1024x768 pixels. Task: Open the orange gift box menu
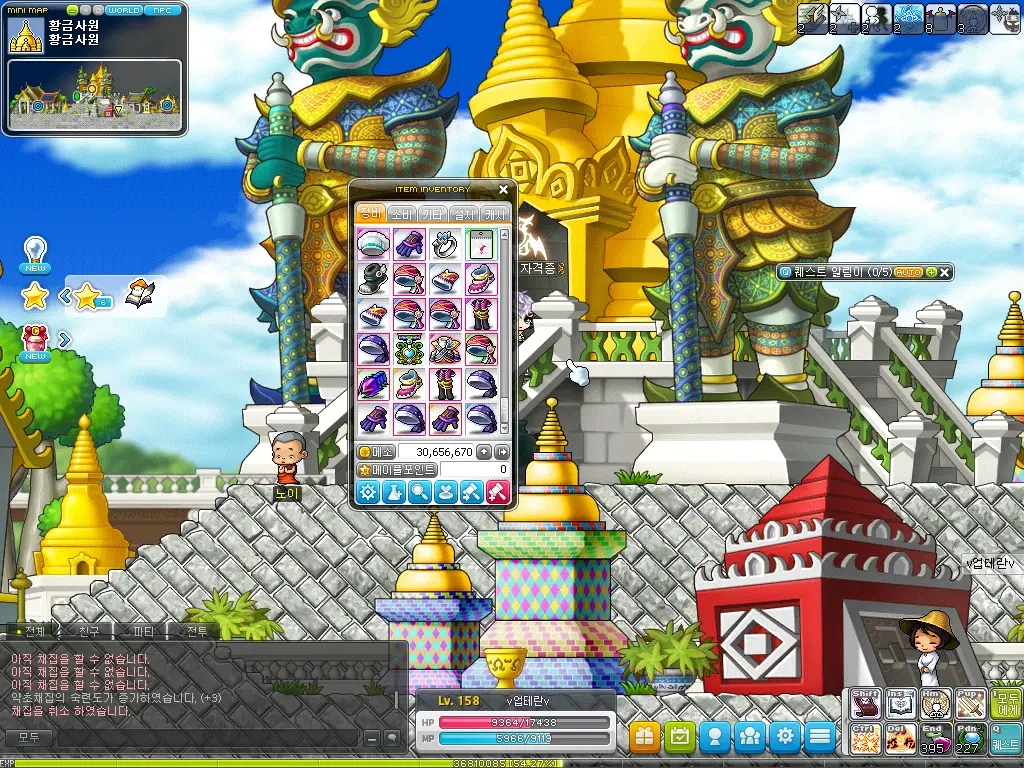[645, 738]
